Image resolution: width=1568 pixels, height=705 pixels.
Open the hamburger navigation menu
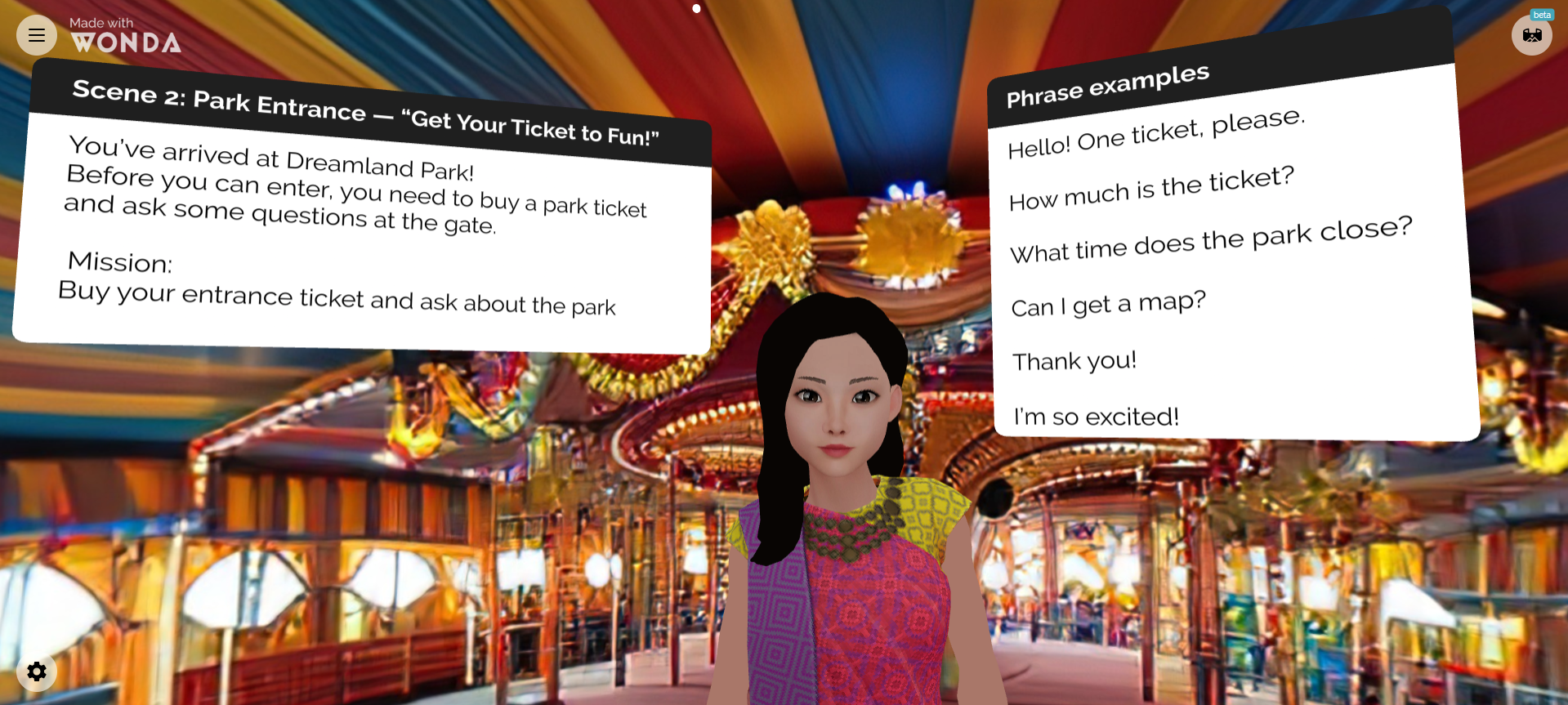tap(36, 35)
